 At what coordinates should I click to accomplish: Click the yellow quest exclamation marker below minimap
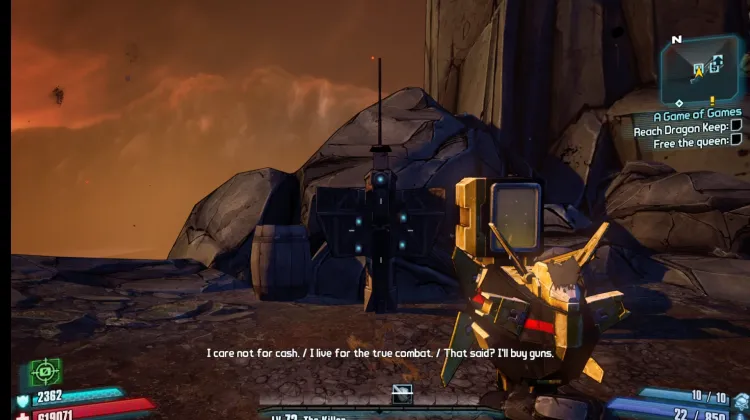tap(713, 100)
